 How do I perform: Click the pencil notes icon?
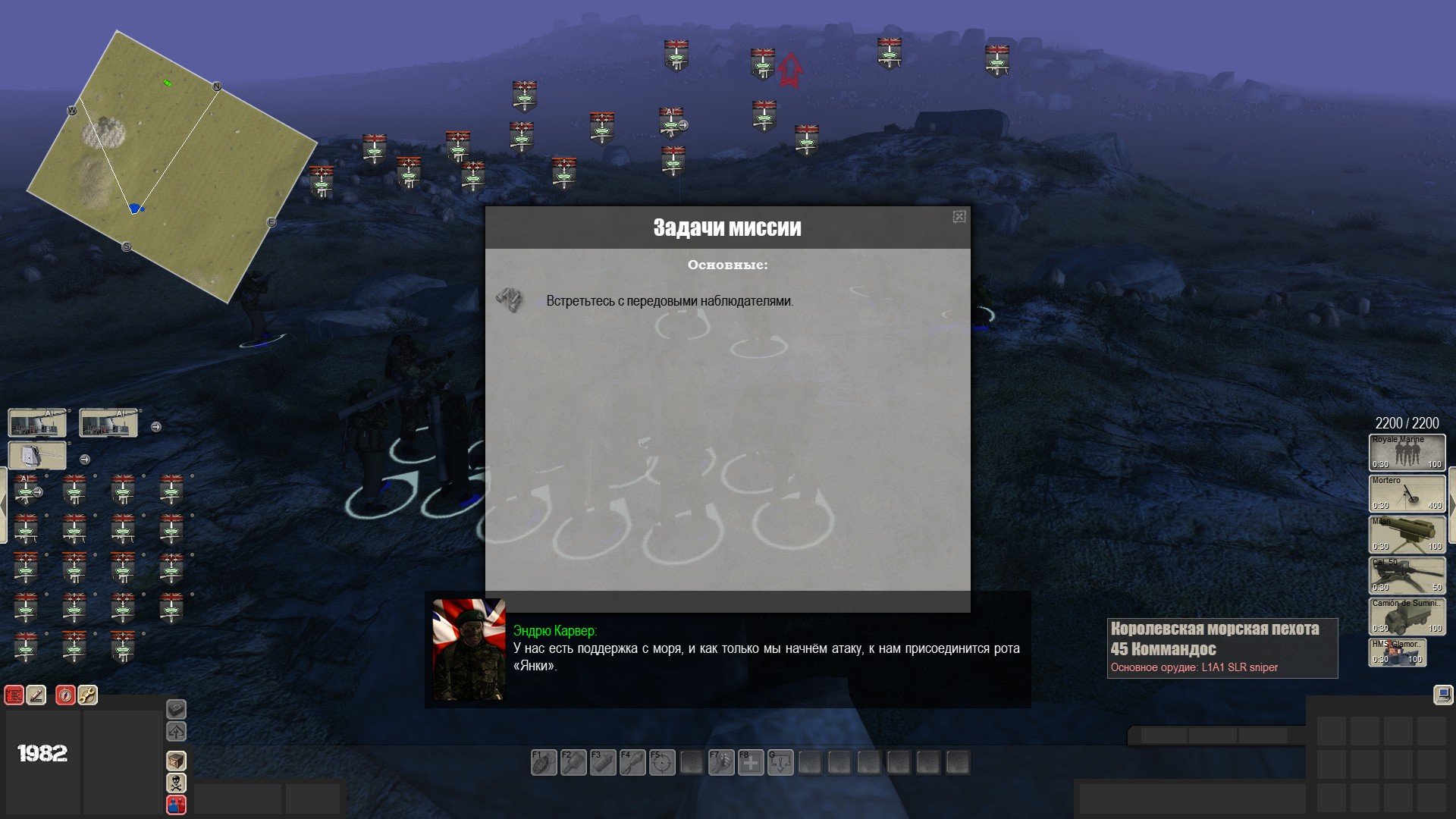pyautogui.click(x=36, y=695)
